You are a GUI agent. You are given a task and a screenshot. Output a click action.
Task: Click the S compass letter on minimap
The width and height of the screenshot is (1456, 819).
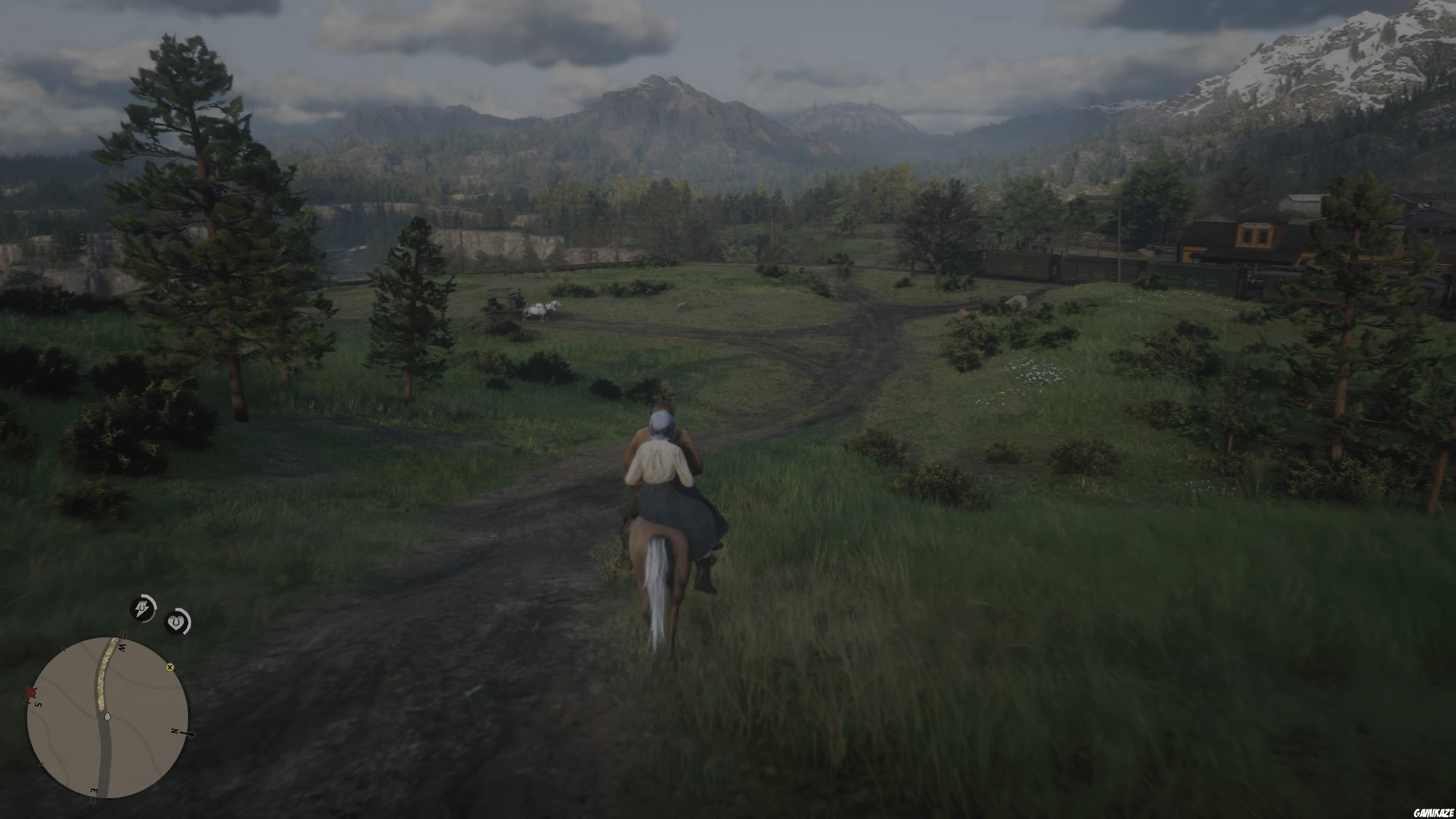click(x=38, y=705)
